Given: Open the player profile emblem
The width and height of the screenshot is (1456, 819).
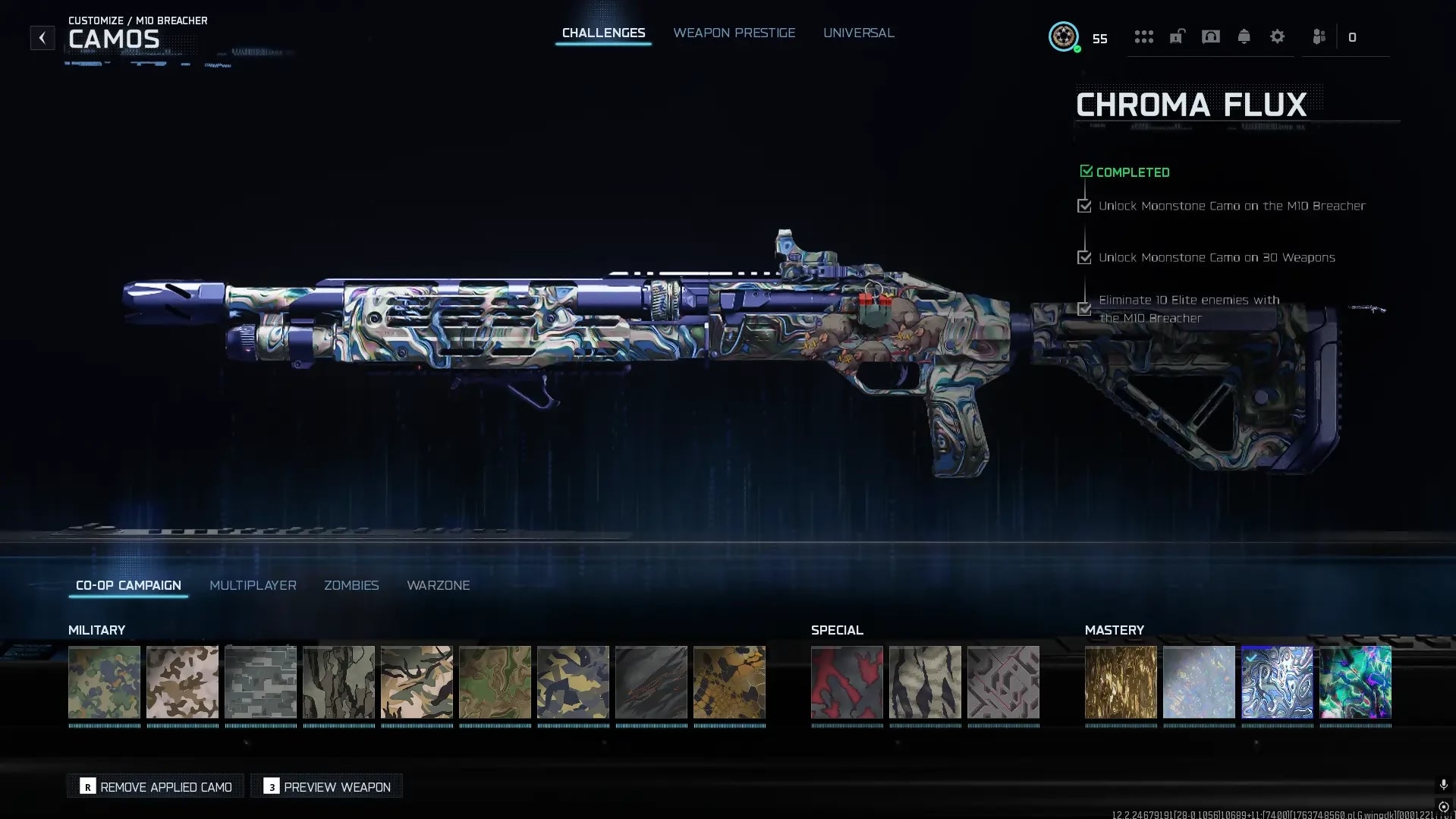Looking at the screenshot, I should pos(1063,36).
